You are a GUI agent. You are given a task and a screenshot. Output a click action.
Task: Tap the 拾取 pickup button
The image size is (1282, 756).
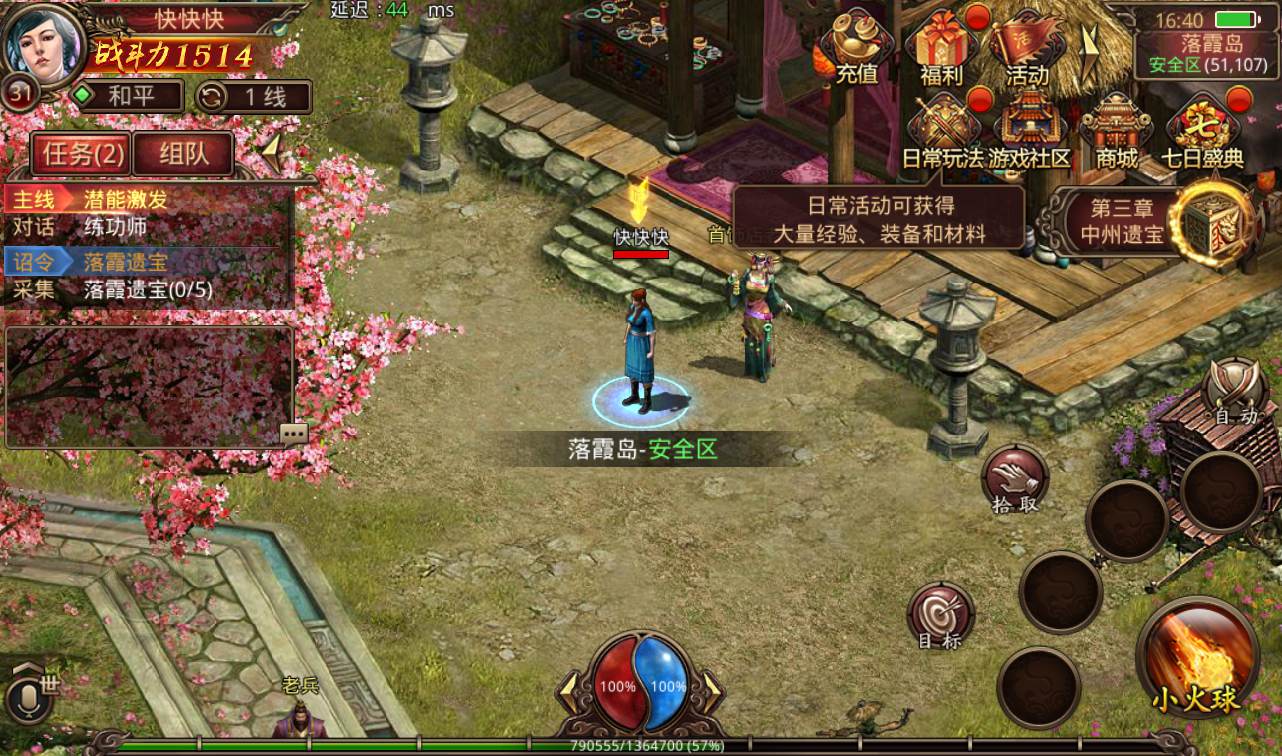1015,480
